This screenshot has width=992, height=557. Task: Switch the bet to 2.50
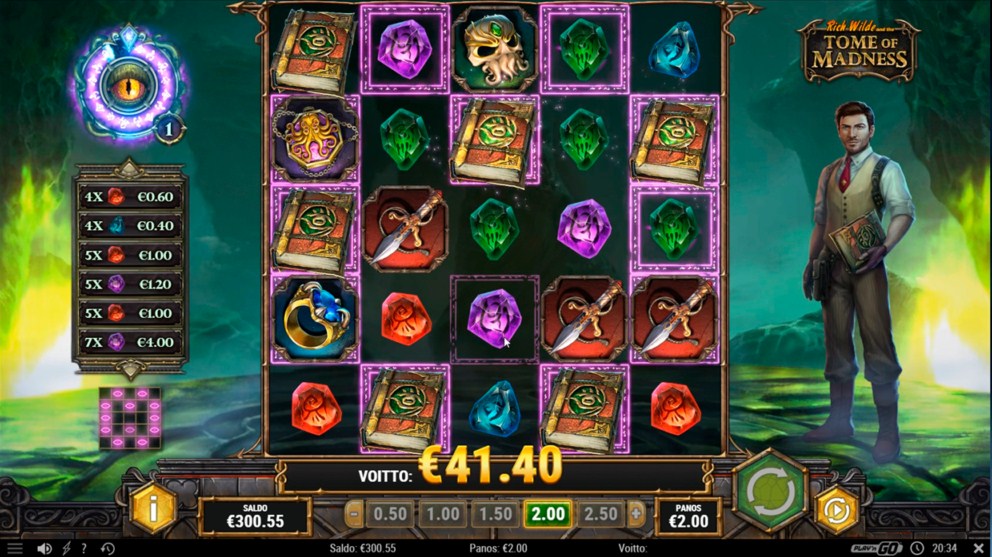click(x=601, y=515)
